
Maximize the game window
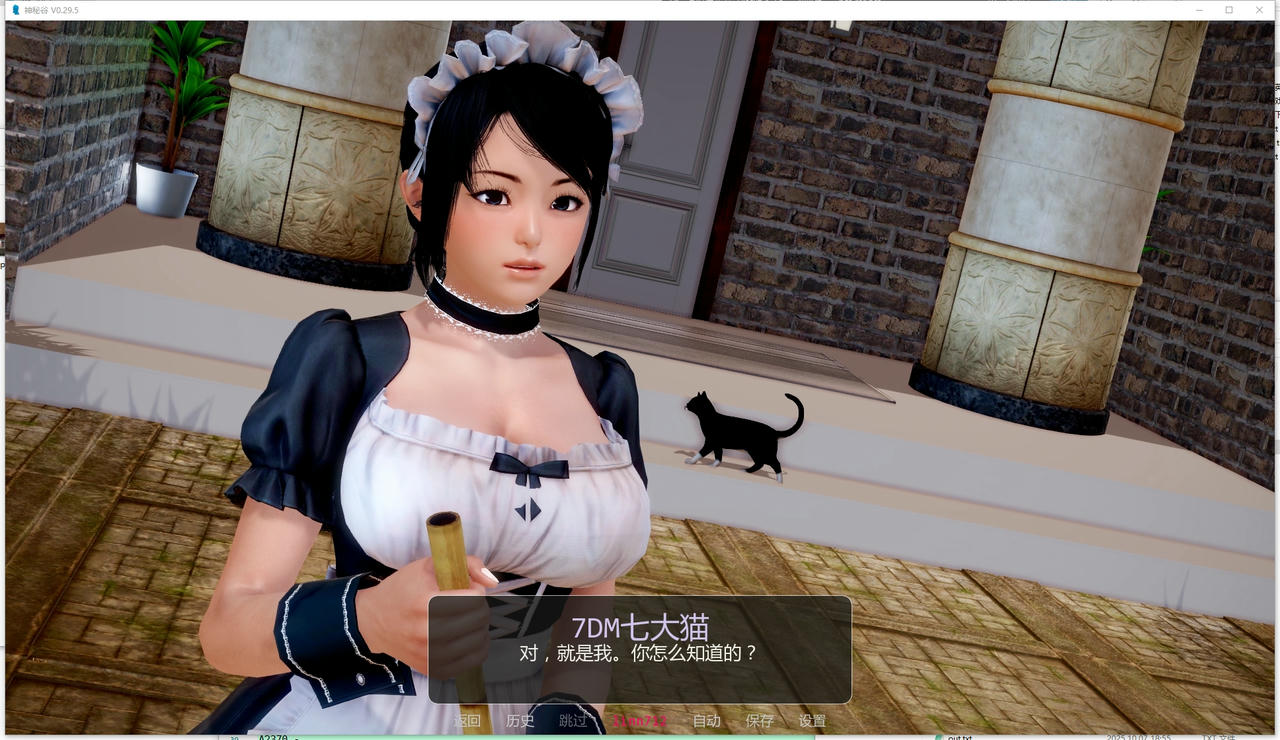pos(1227,9)
